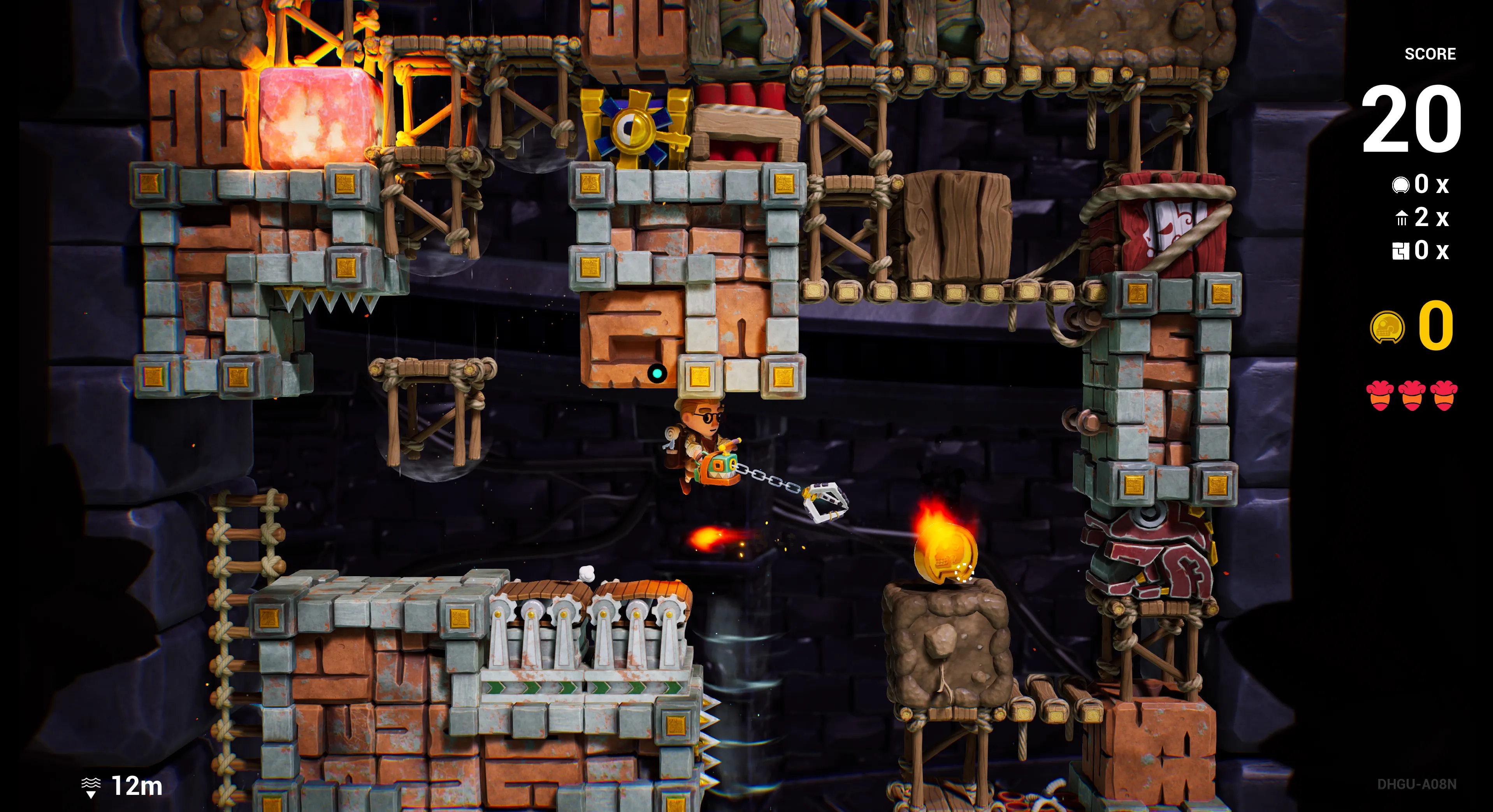Click the depth marker icon beside 12m
This screenshot has width=1493, height=812.
point(91,787)
